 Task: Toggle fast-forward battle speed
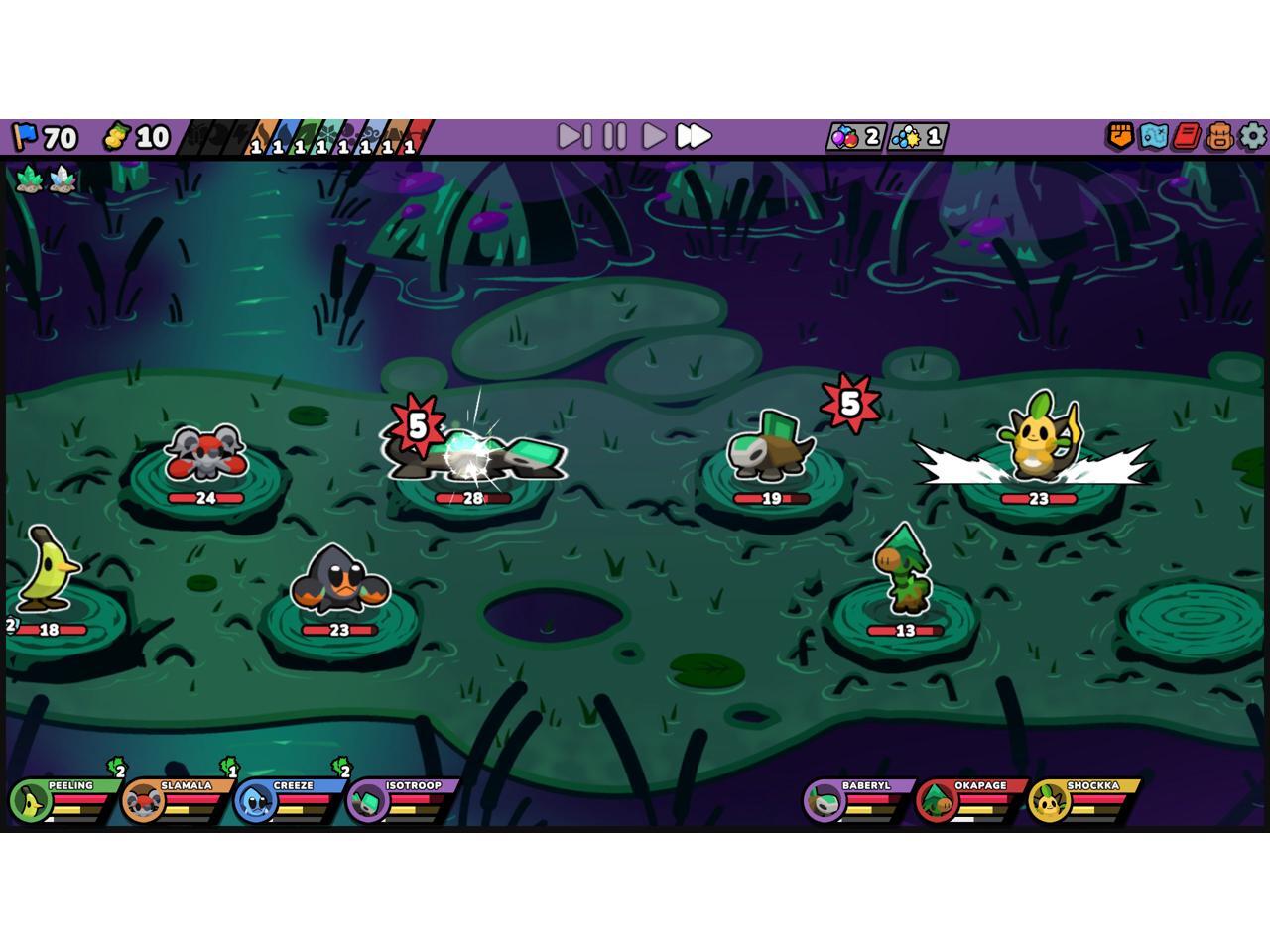tap(694, 136)
